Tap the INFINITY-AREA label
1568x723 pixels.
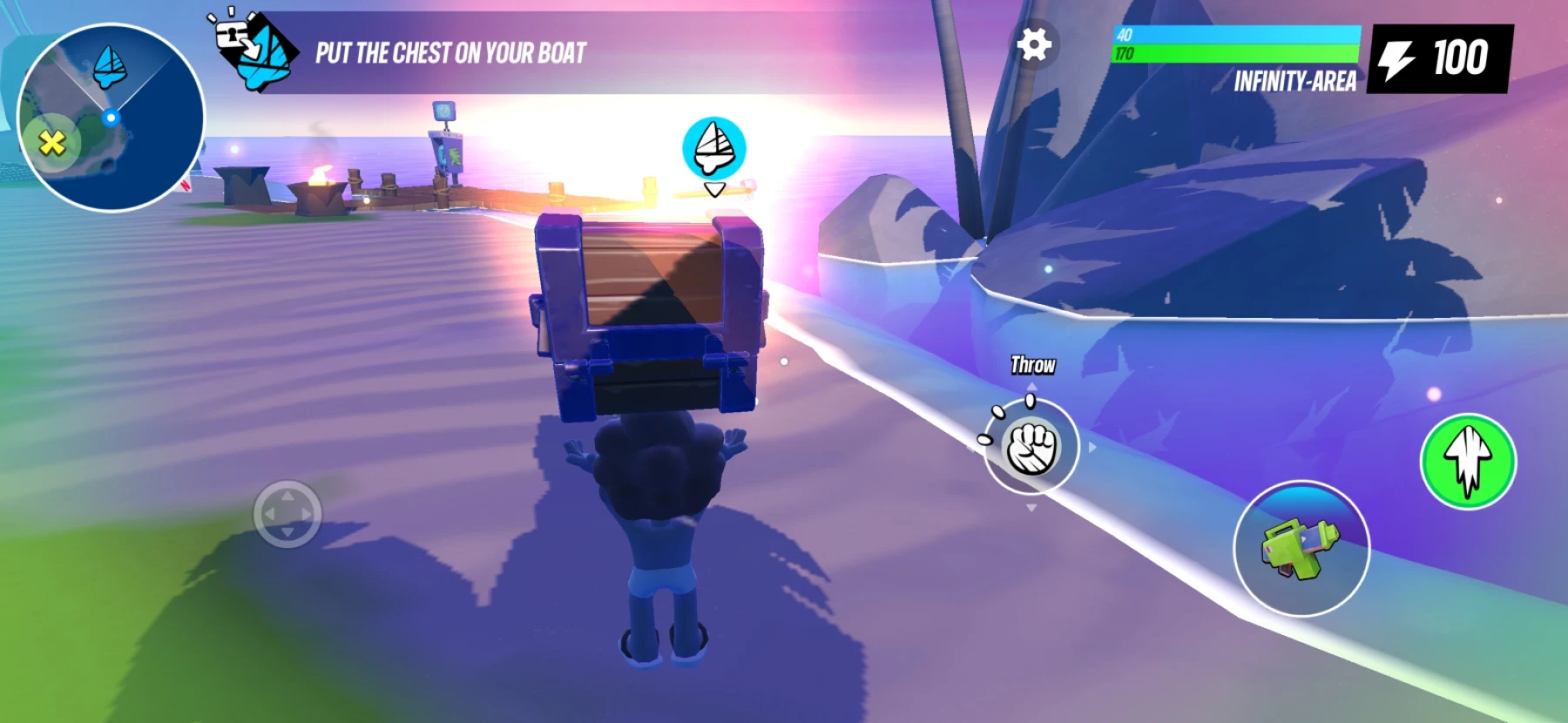[x=1295, y=83]
